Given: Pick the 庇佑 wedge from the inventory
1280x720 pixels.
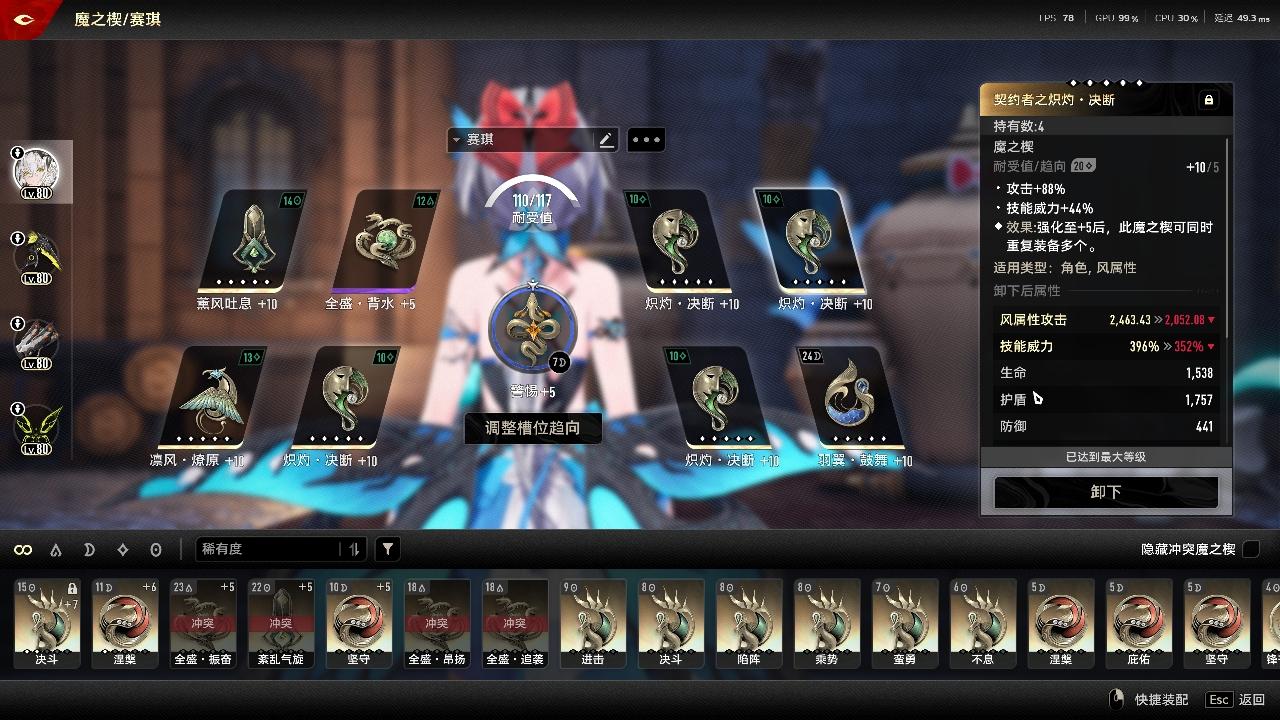Looking at the screenshot, I should (x=1138, y=622).
